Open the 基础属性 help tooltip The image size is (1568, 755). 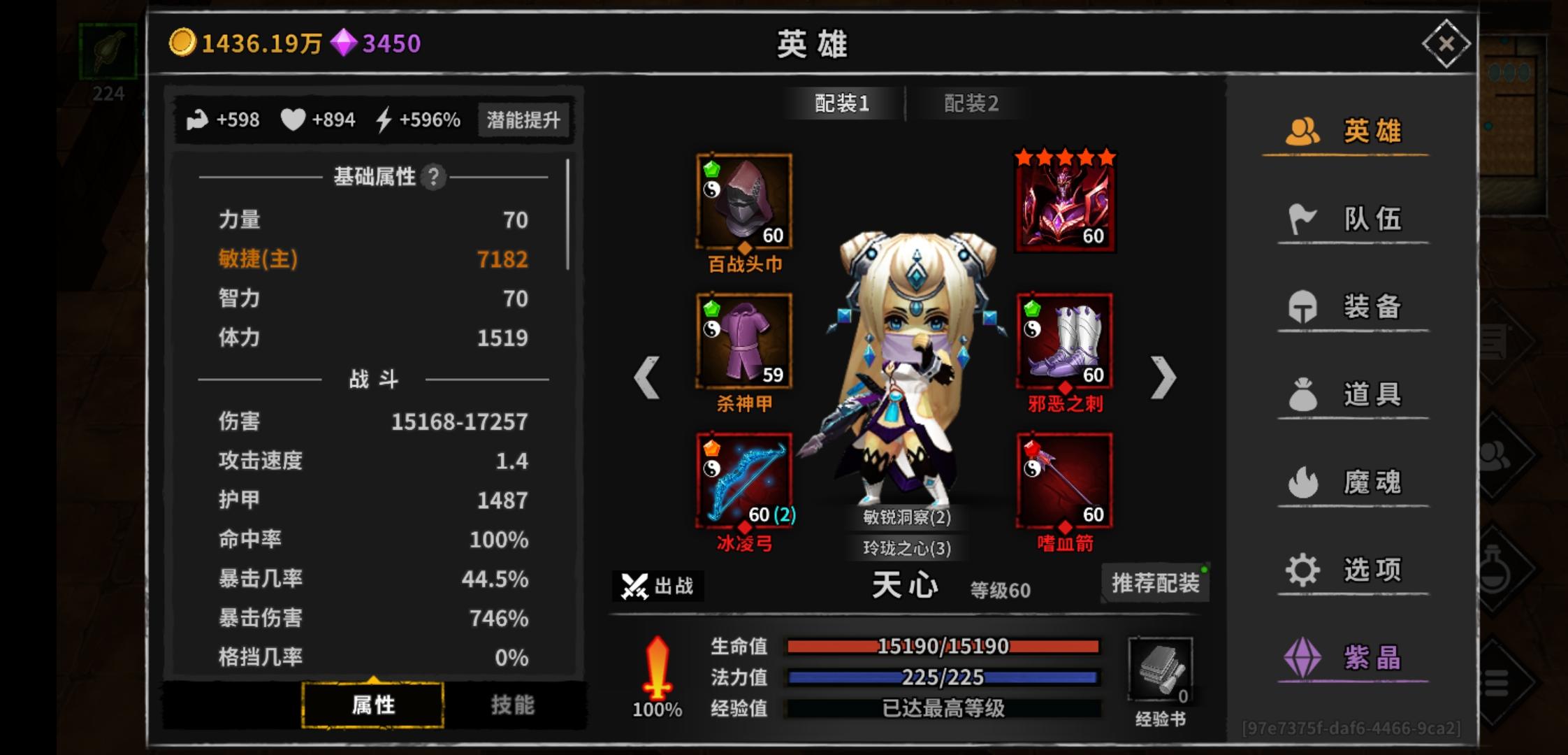coord(433,178)
